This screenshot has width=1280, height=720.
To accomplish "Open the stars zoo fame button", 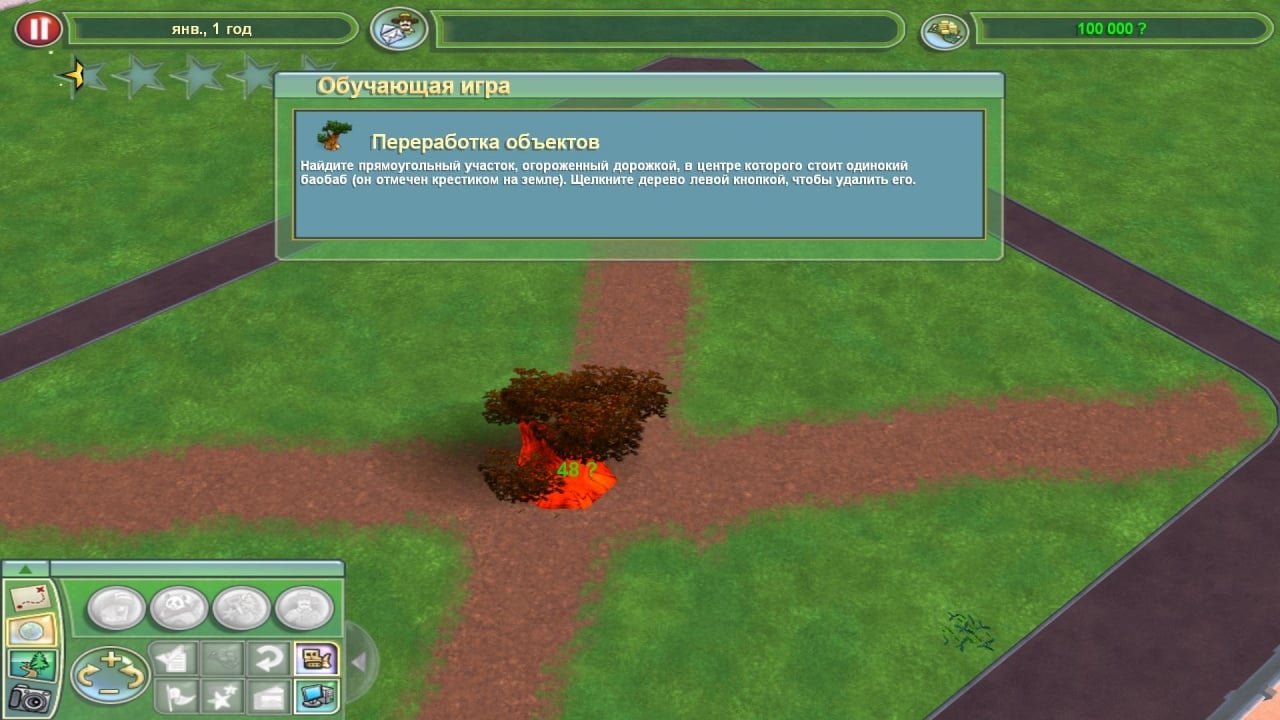I will [x=222, y=695].
